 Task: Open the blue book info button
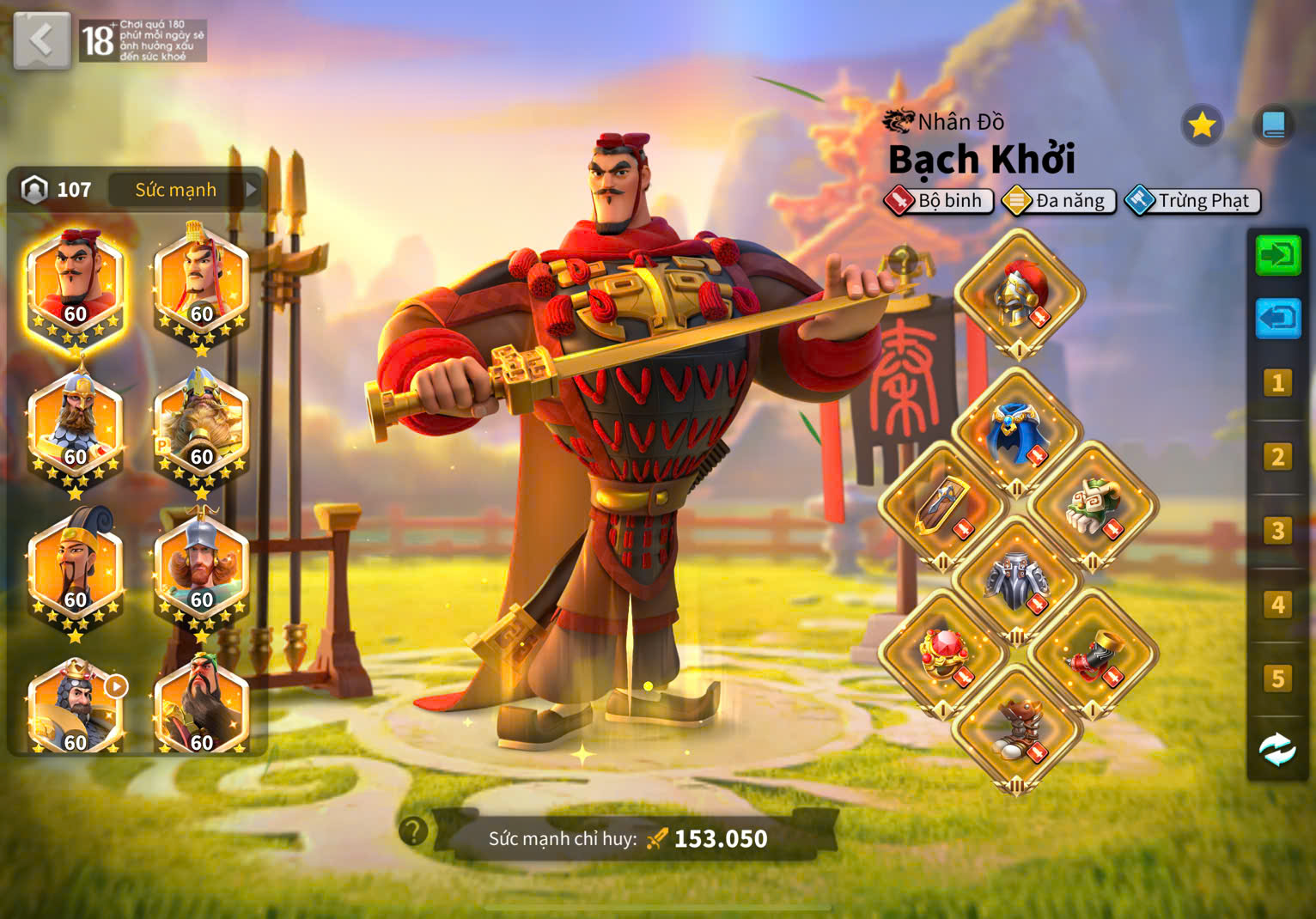pyautogui.click(x=1273, y=126)
